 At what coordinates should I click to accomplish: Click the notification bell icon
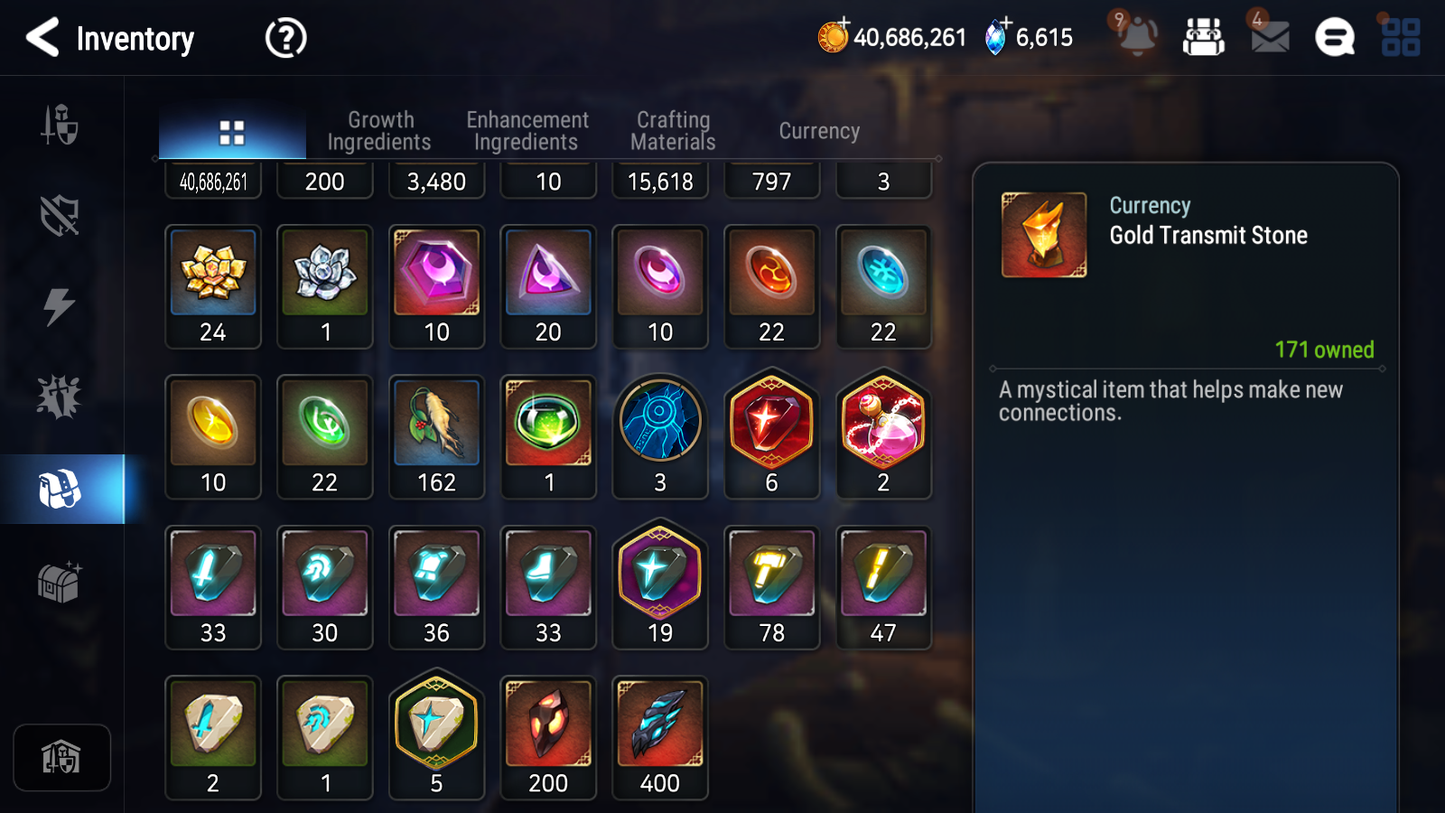(1135, 37)
